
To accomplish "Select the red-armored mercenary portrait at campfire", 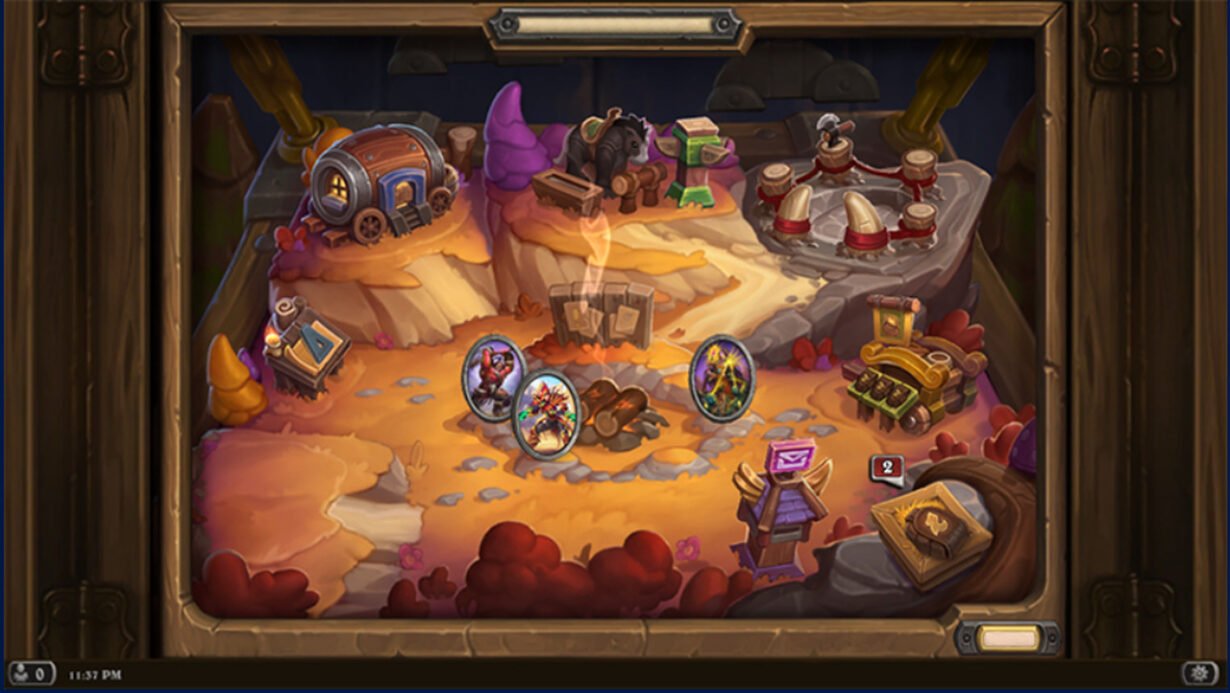I will click(x=546, y=414).
